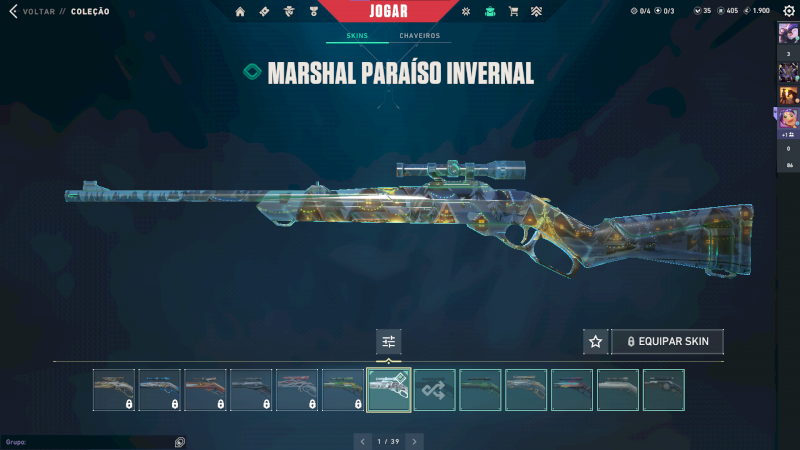Image resolution: width=800 pixels, height=450 pixels.
Task: Go to previous page of skins
Action: pos(363,440)
